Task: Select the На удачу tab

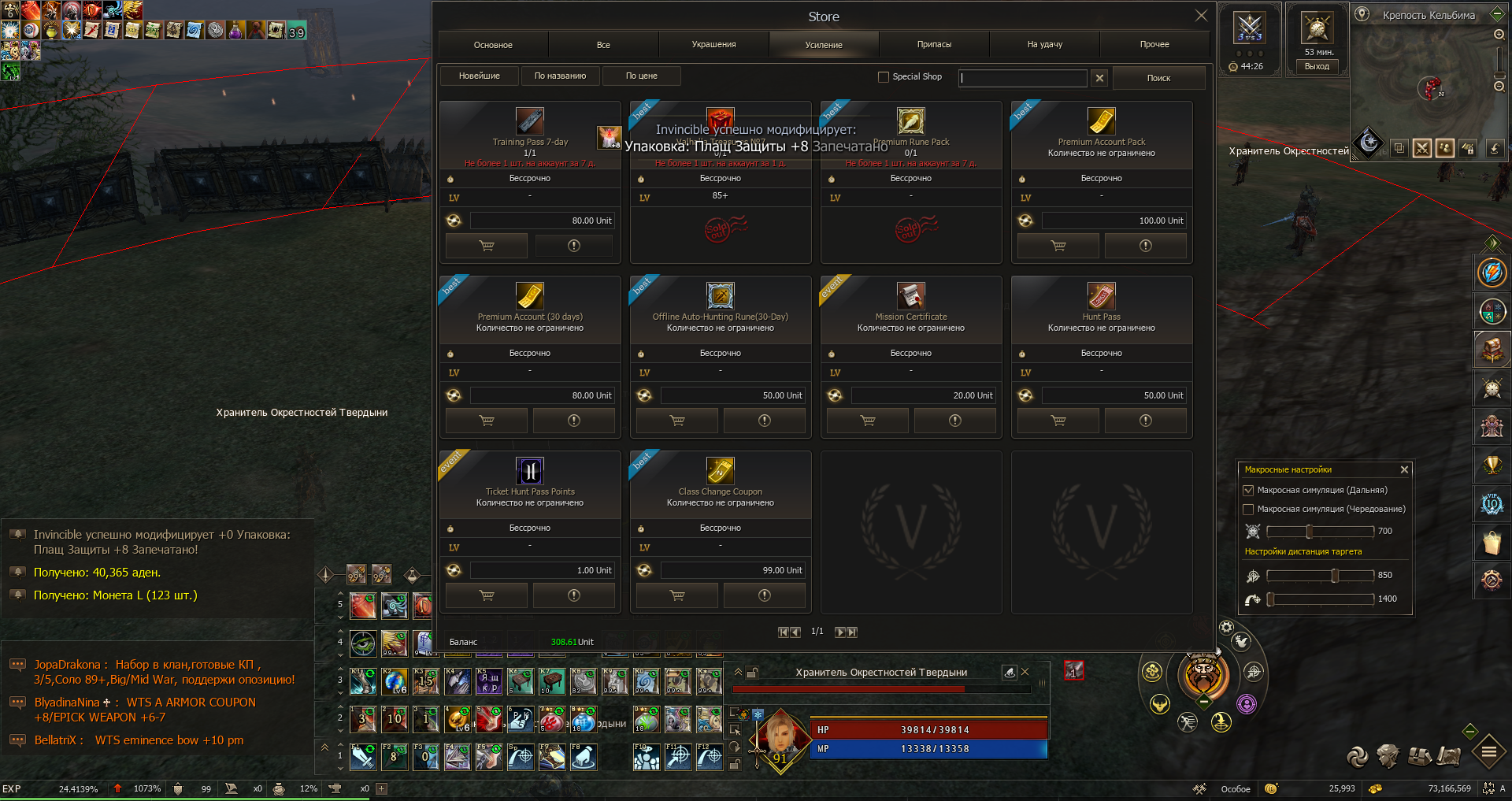Action: 1044,45
